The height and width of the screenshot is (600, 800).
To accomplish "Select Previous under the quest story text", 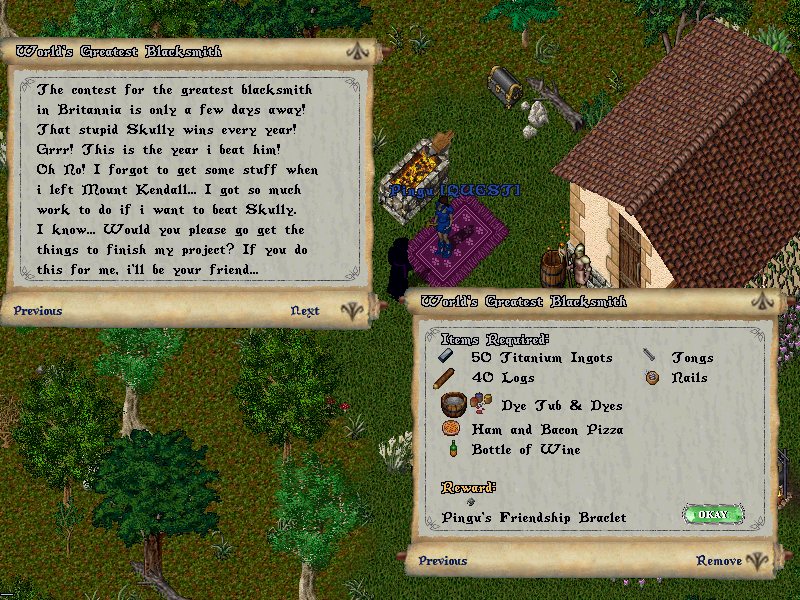I will tap(38, 311).
